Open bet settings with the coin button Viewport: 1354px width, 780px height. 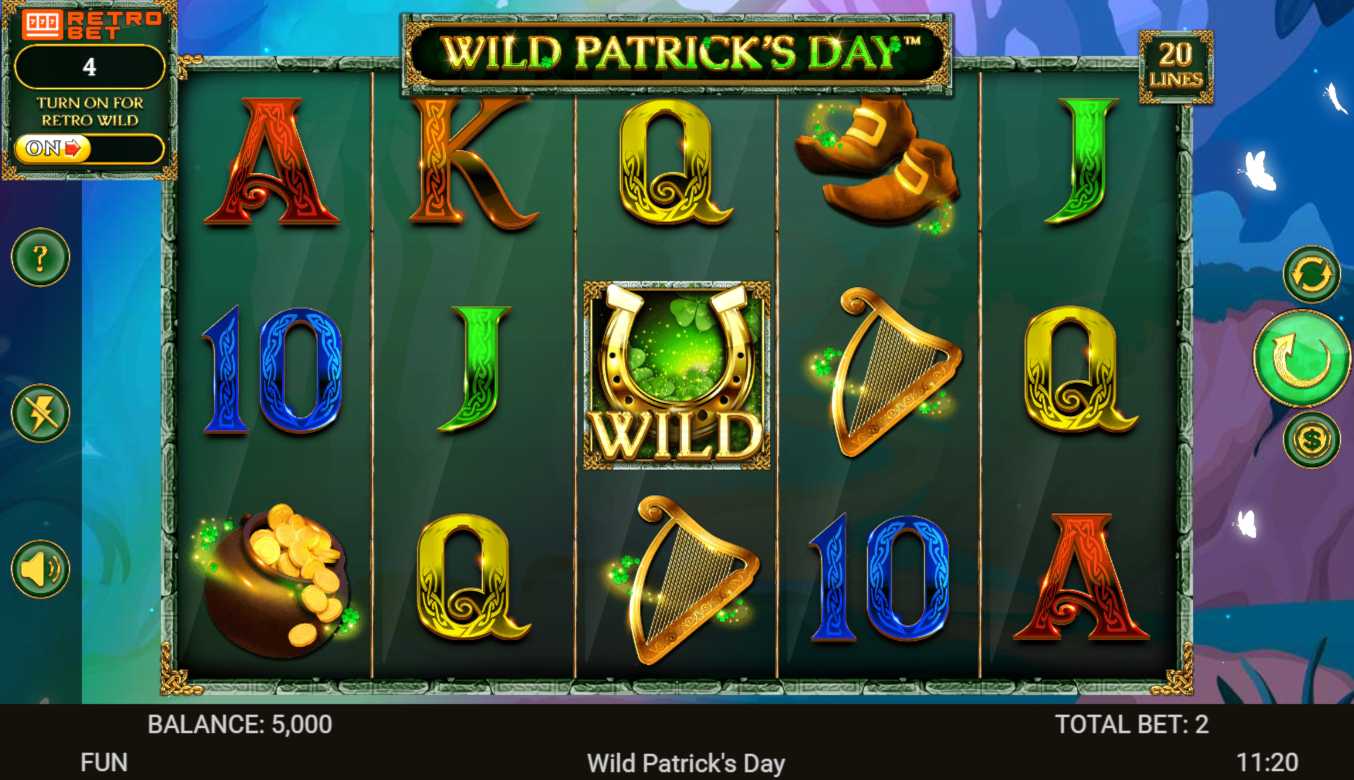click(x=1311, y=440)
